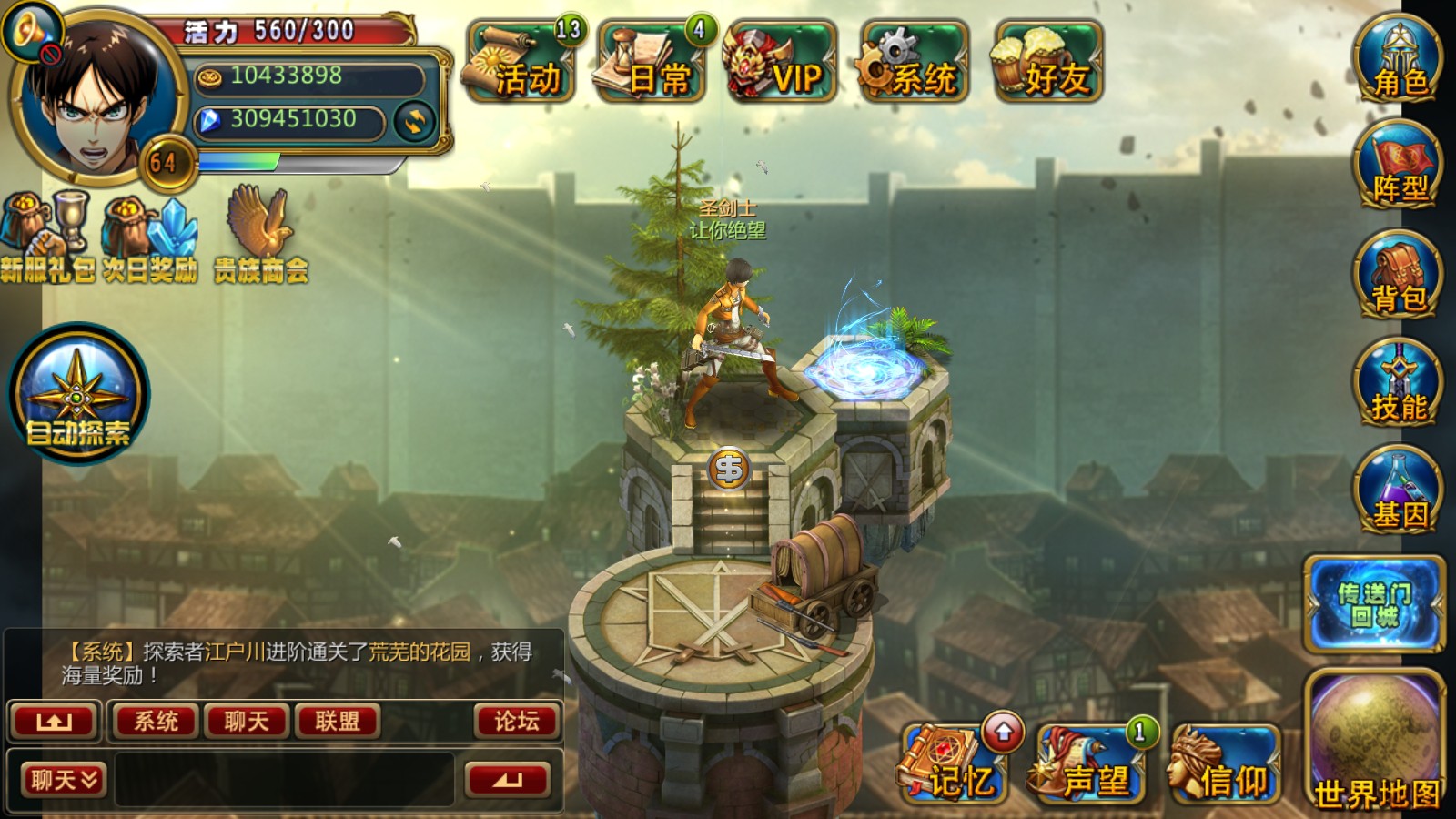Screen dimensions: 1456x819
Task: Open the 日常 daily tasks menu
Action: click(652, 62)
